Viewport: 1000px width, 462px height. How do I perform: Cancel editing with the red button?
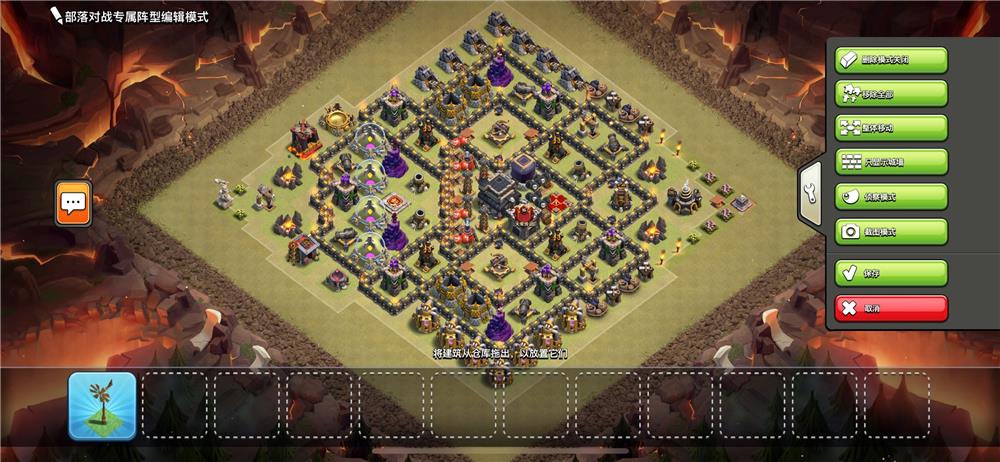point(891,308)
